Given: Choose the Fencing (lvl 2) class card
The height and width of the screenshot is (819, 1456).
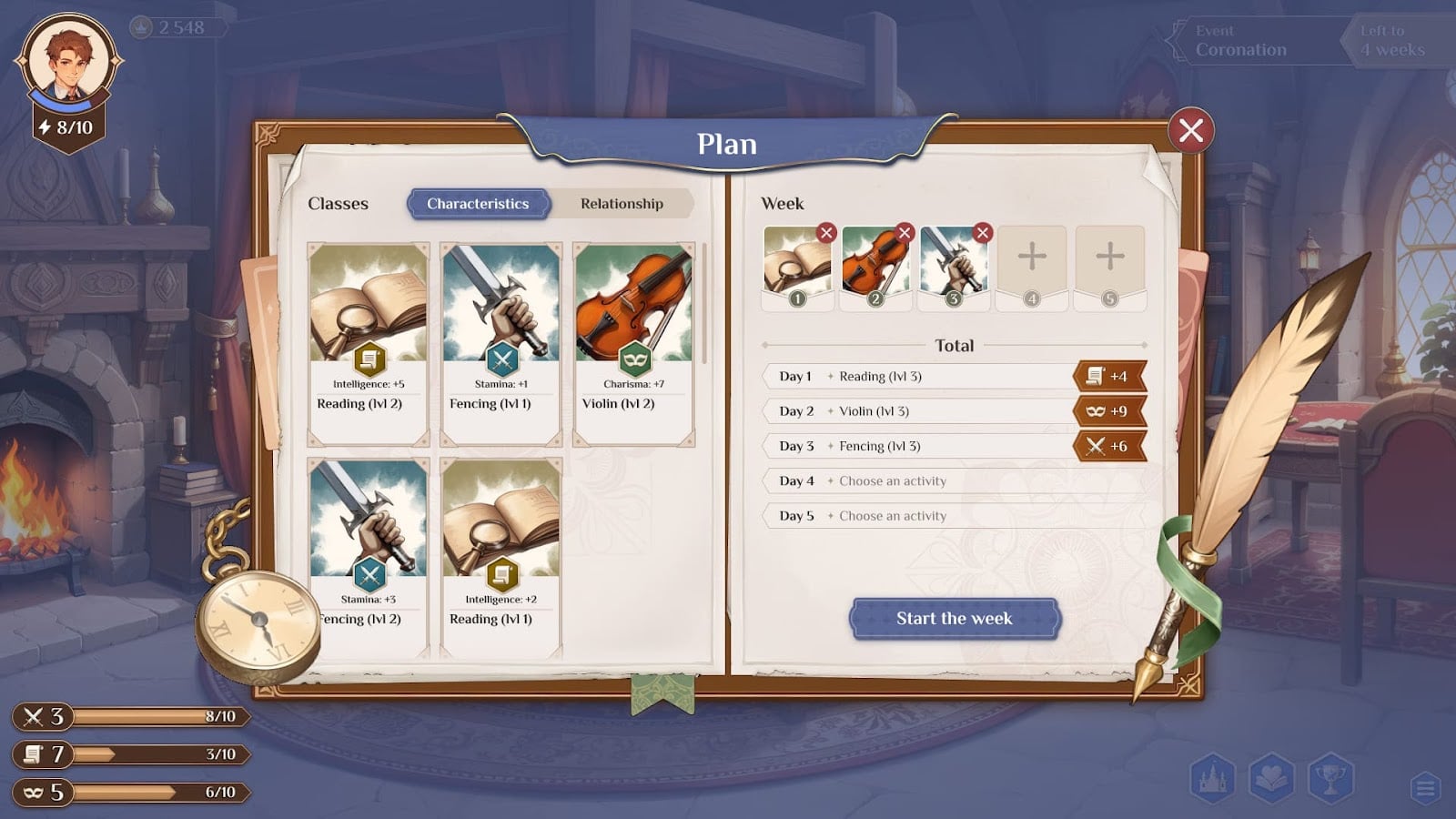Looking at the screenshot, I should click(368, 557).
